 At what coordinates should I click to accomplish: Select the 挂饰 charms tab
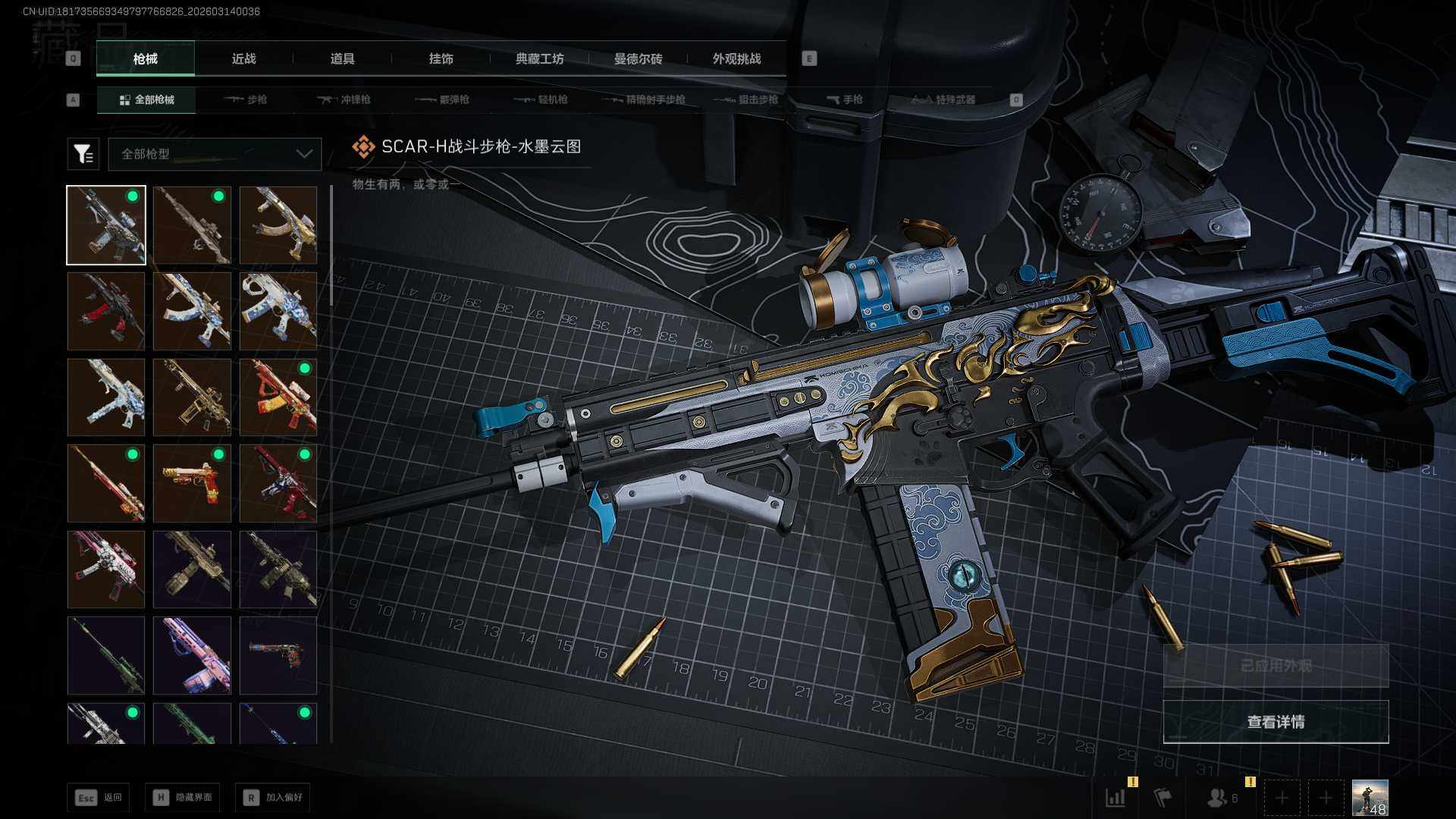441,58
